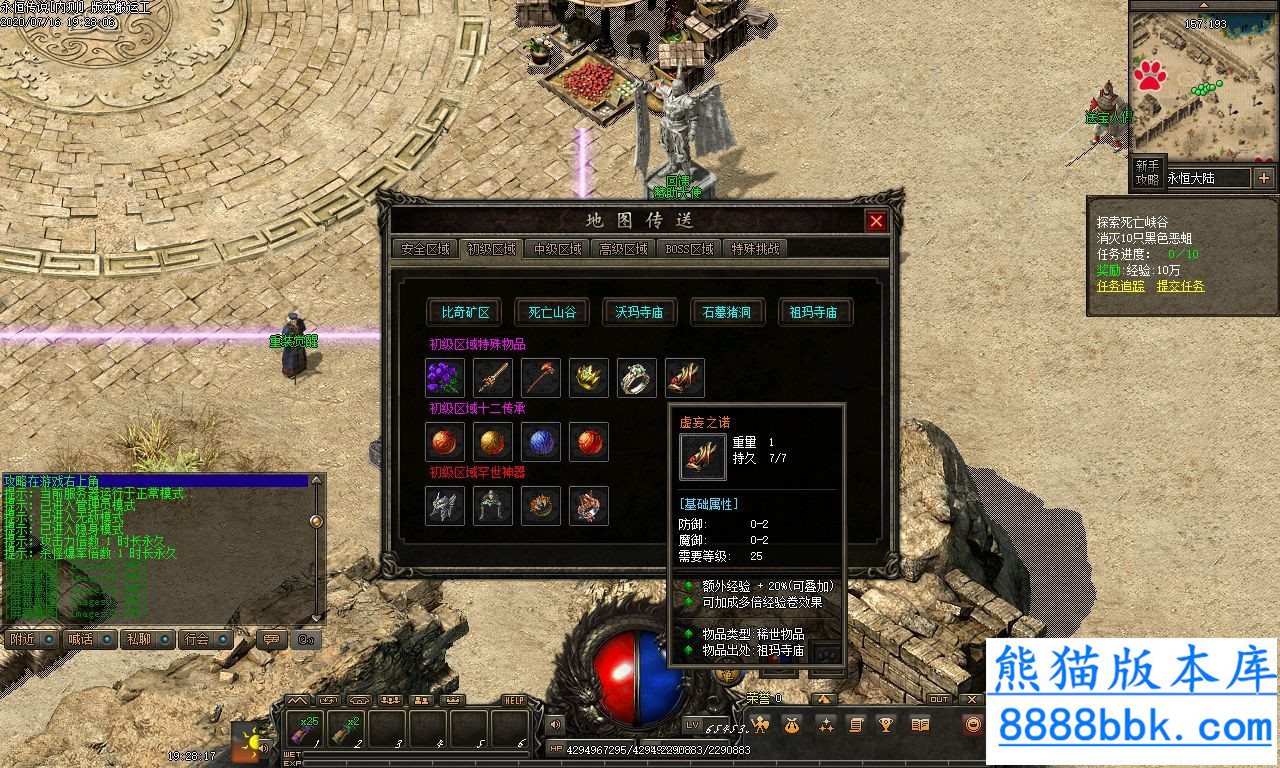Click the 任务追踪 quest tracking link
Viewport: 1280px width, 768px height.
click(1120, 286)
